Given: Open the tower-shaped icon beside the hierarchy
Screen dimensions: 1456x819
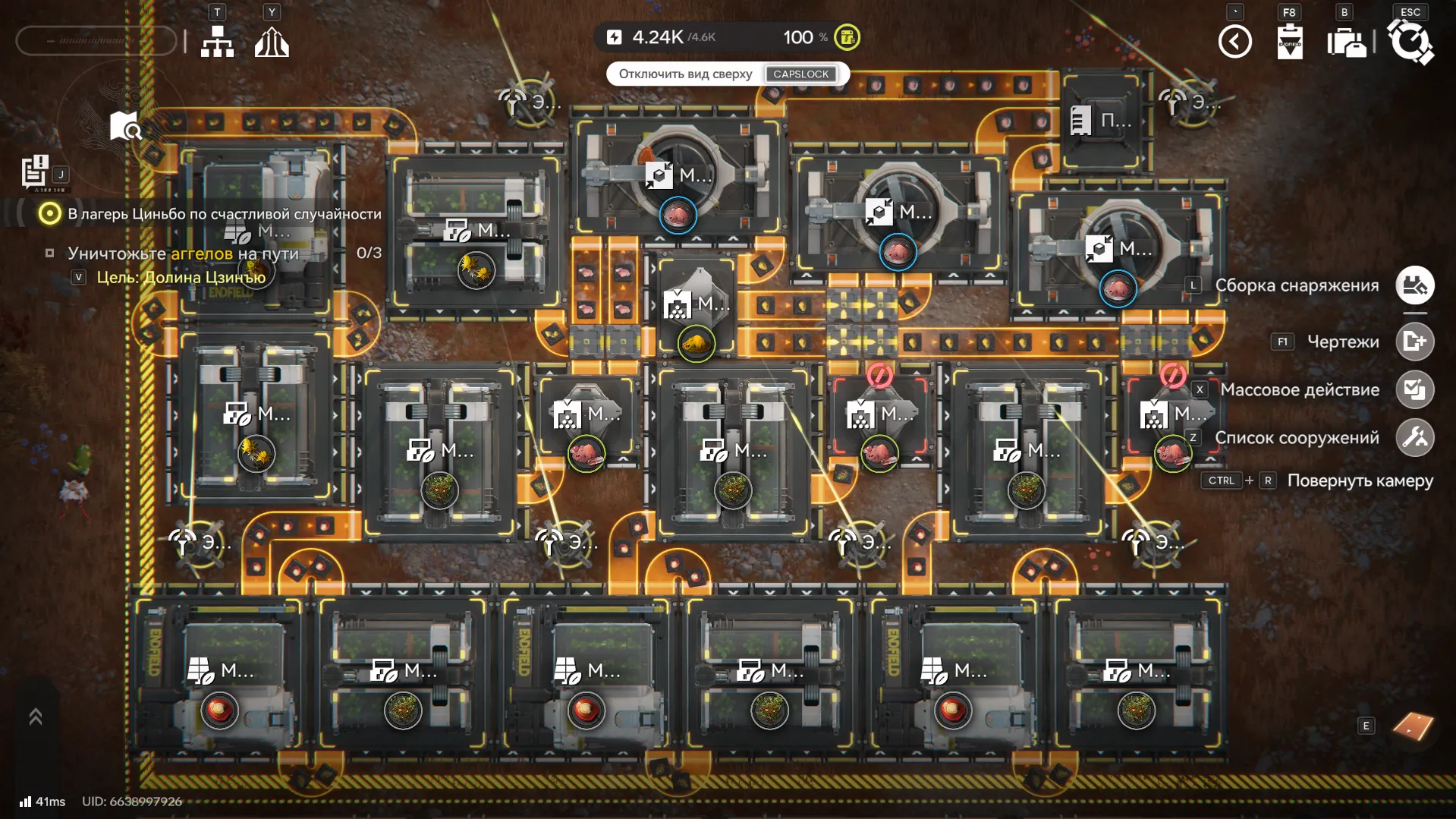Looking at the screenshot, I should (x=272, y=43).
